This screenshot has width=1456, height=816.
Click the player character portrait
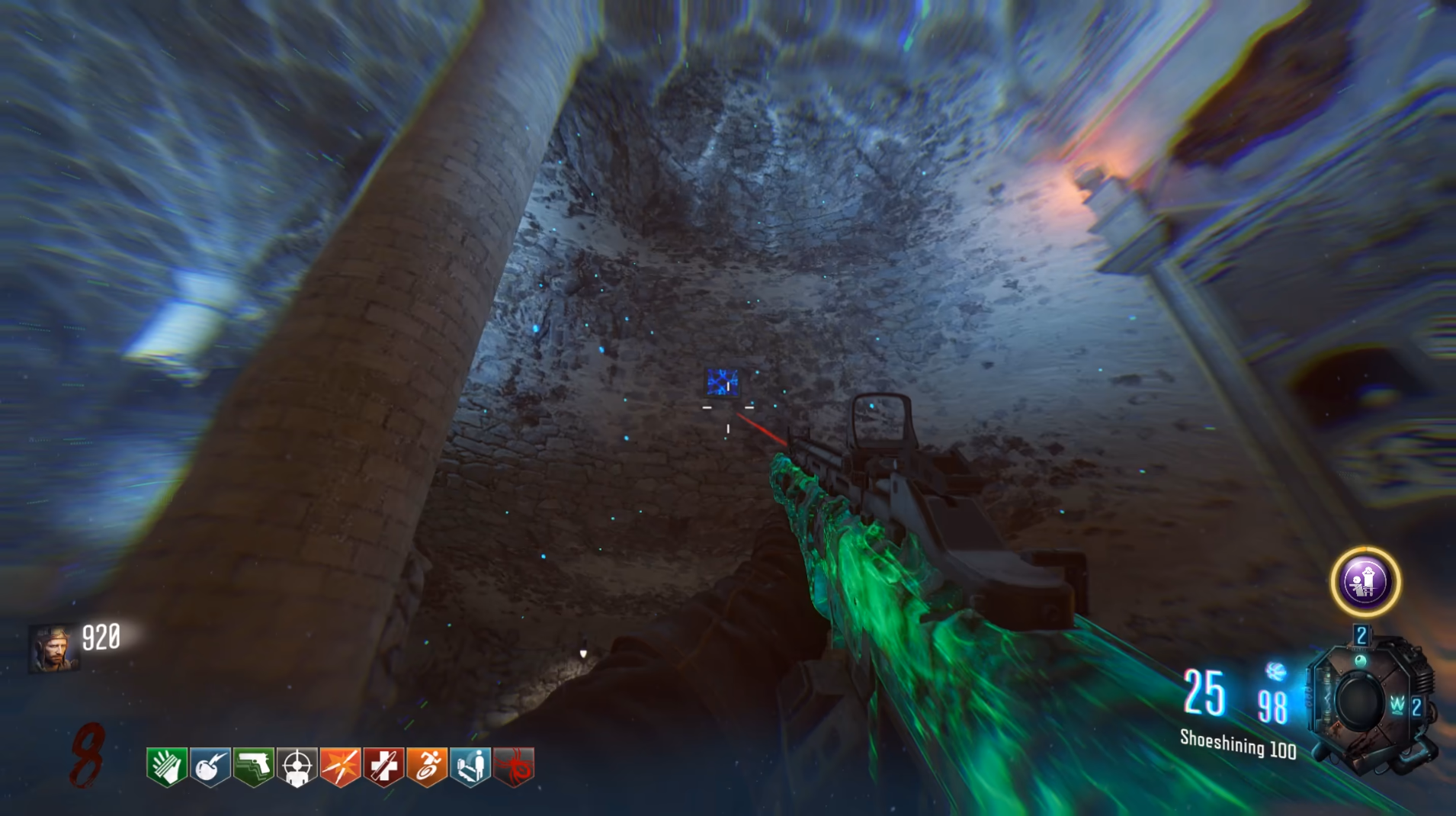click(53, 648)
